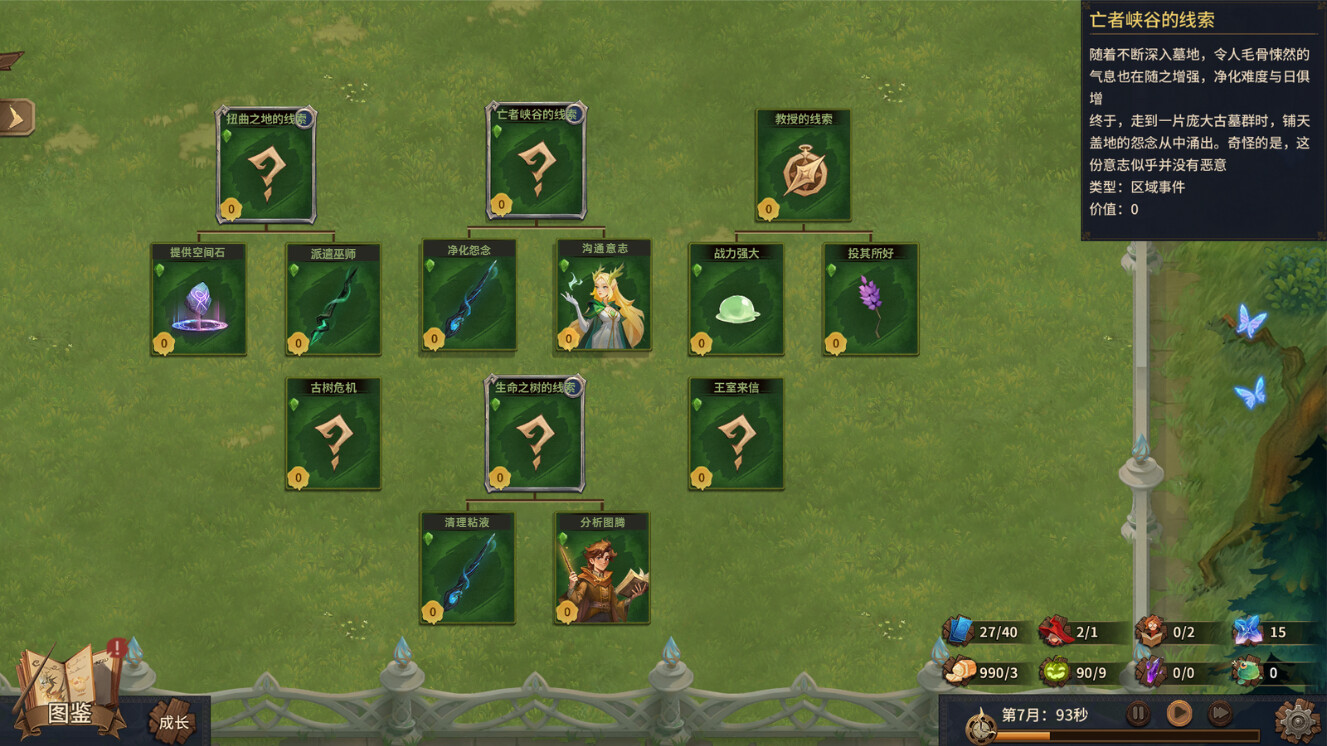Click the card deck counter icon showing 27/40
Viewport: 1327px width, 746px height.
coord(957,631)
